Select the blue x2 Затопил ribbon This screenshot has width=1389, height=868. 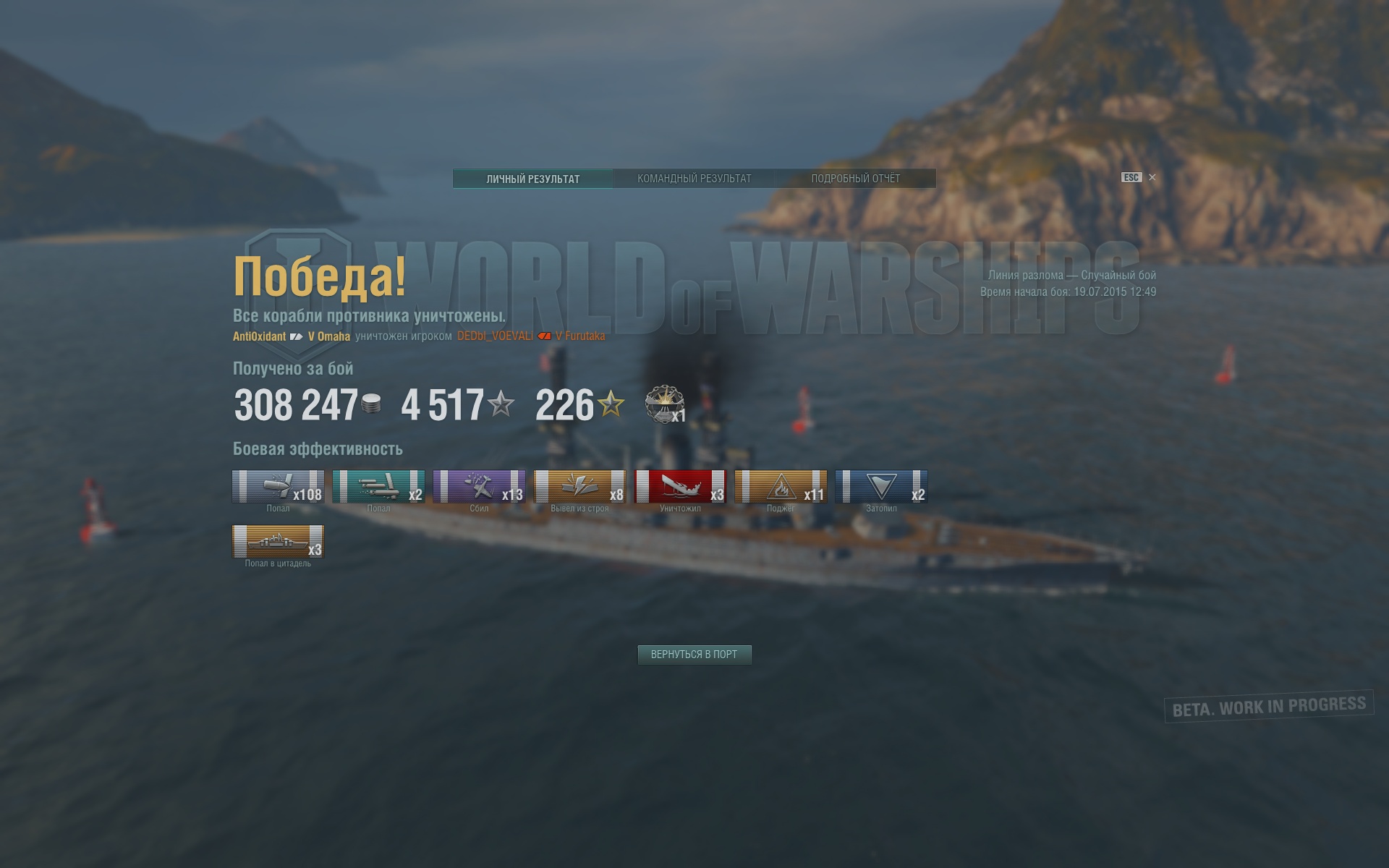click(x=881, y=486)
